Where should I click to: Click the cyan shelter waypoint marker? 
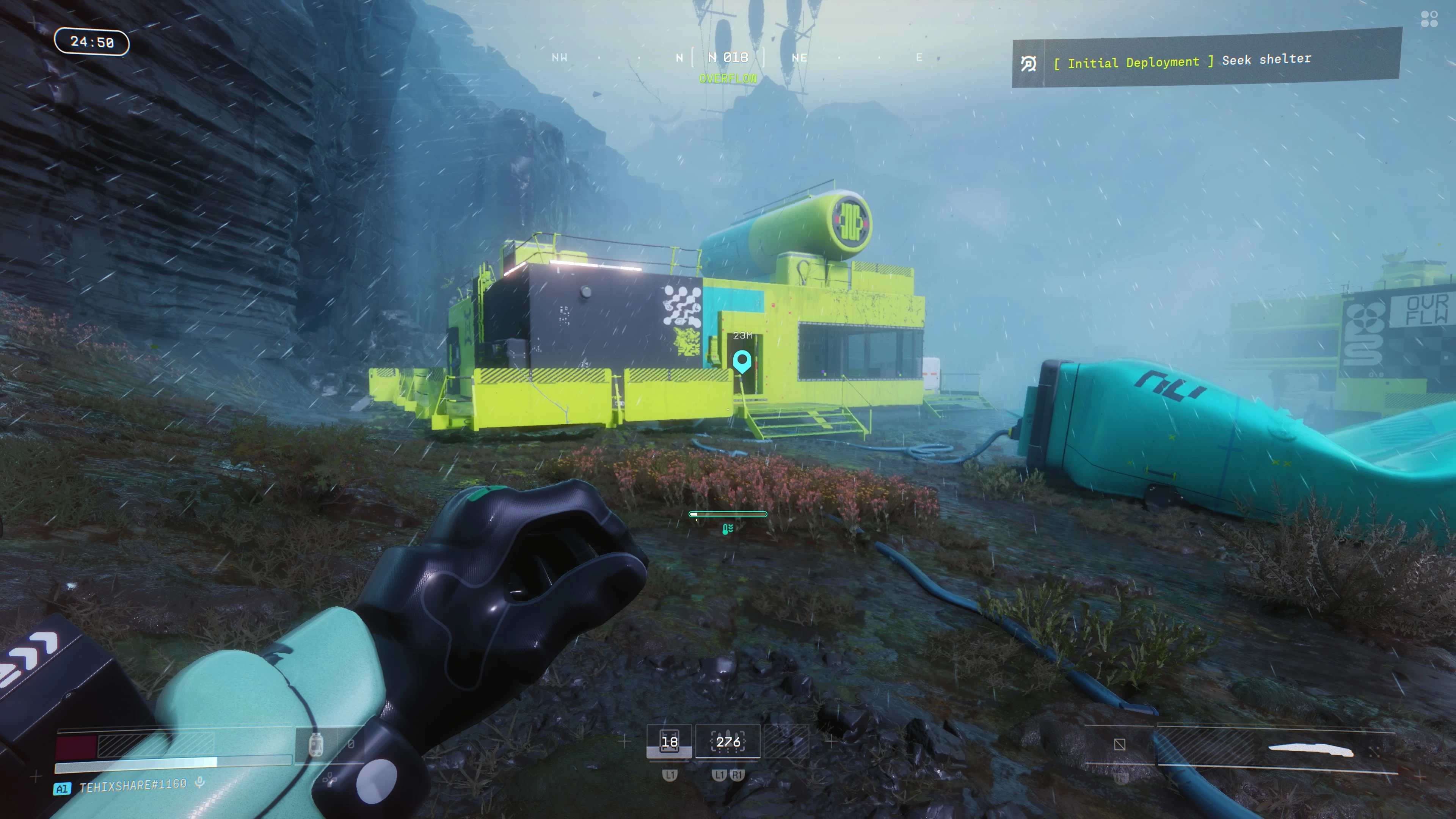(742, 361)
